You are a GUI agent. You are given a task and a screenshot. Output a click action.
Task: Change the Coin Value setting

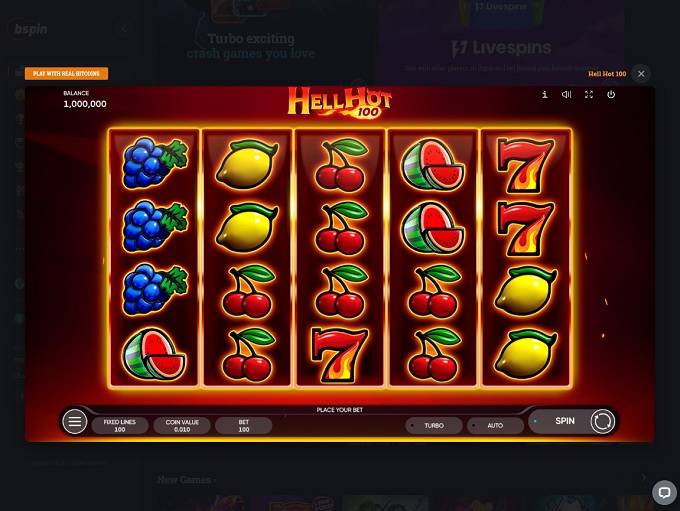click(181, 425)
